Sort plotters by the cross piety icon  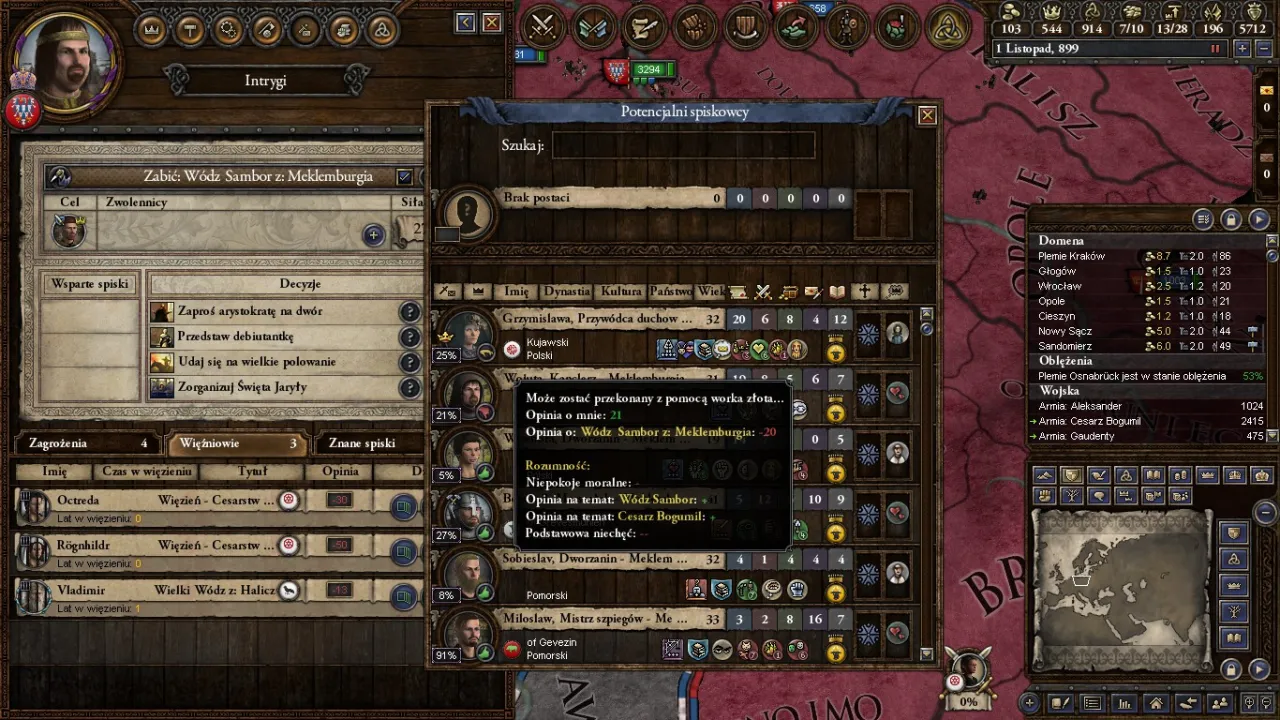click(866, 291)
